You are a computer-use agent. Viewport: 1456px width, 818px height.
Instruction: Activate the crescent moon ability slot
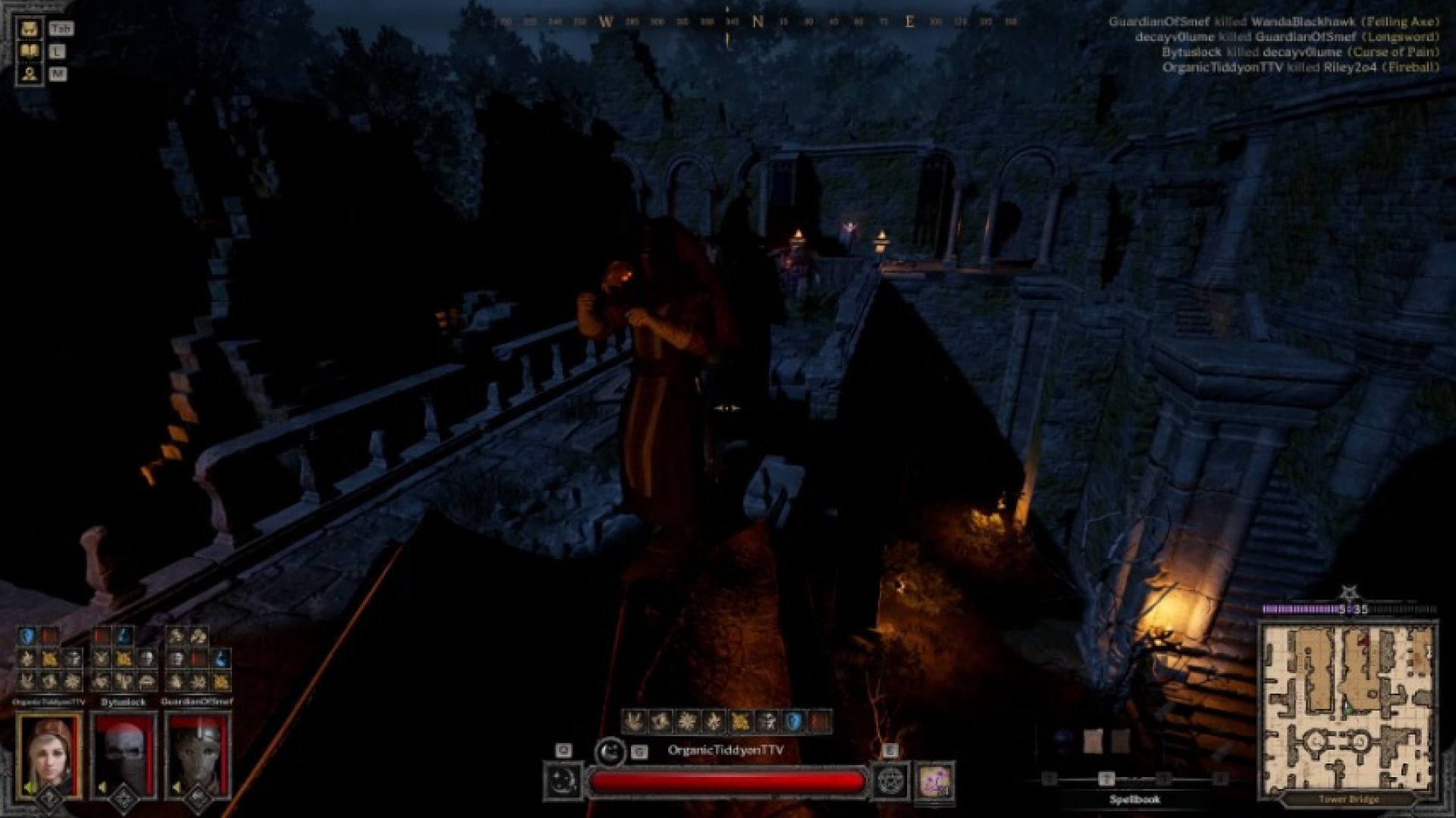click(563, 782)
